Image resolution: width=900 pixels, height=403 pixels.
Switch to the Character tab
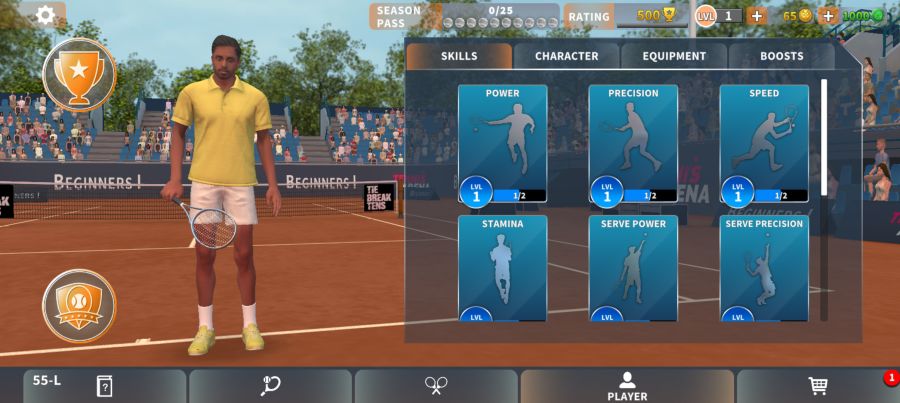click(x=566, y=56)
